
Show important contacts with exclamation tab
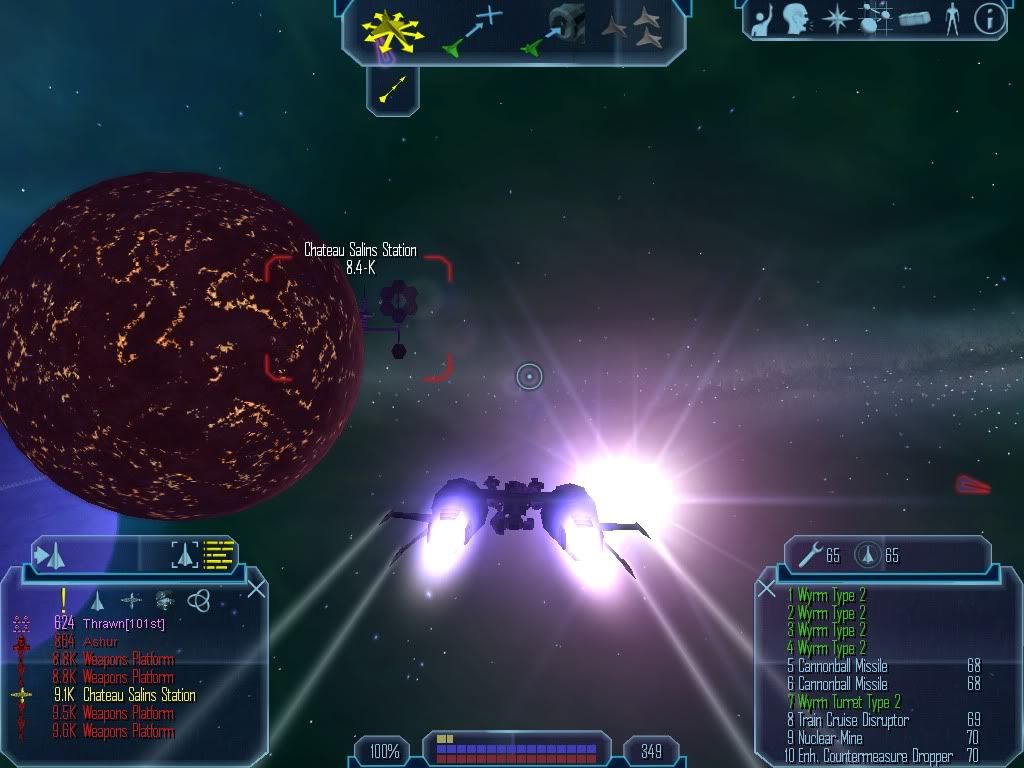click(x=64, y=599)
